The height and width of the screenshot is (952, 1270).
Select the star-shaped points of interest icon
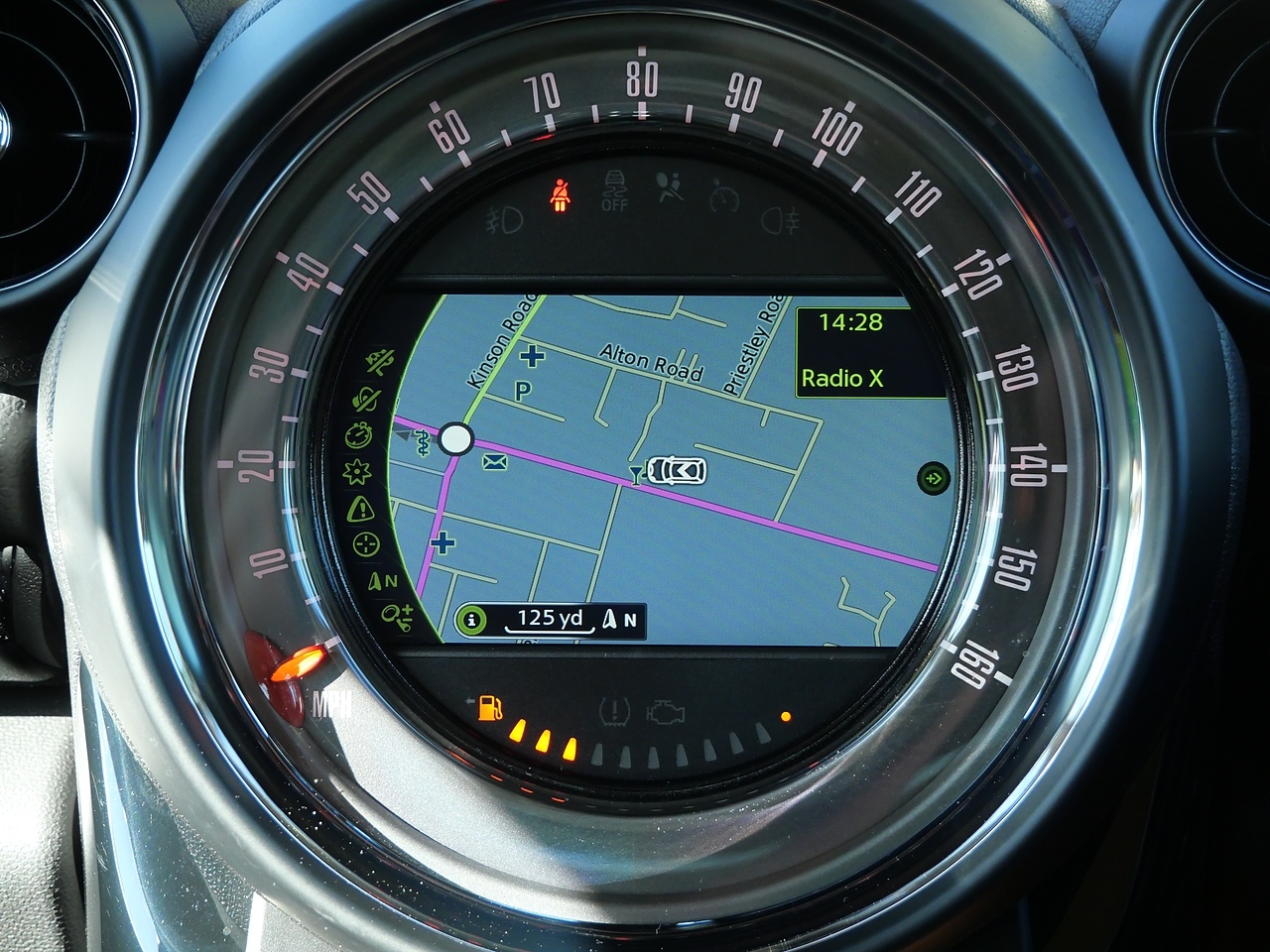click(x=356, y=472)
